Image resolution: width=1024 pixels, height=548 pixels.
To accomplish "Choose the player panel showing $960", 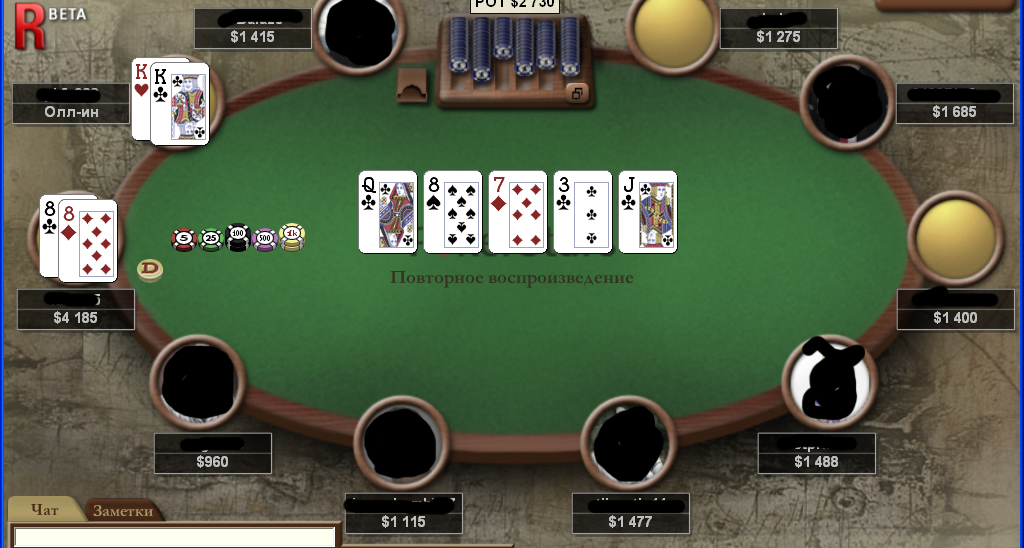I will [x=212, y=453].
